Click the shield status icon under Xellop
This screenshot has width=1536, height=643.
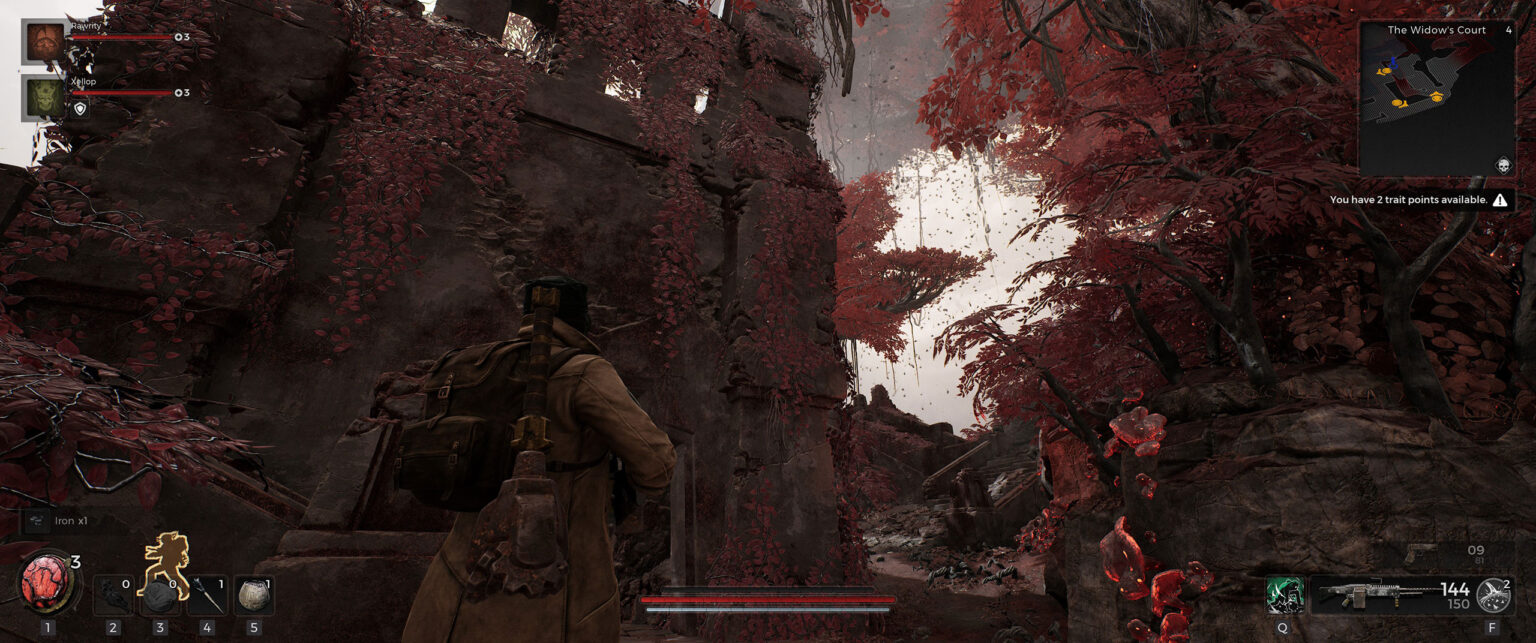click(80, 109)
